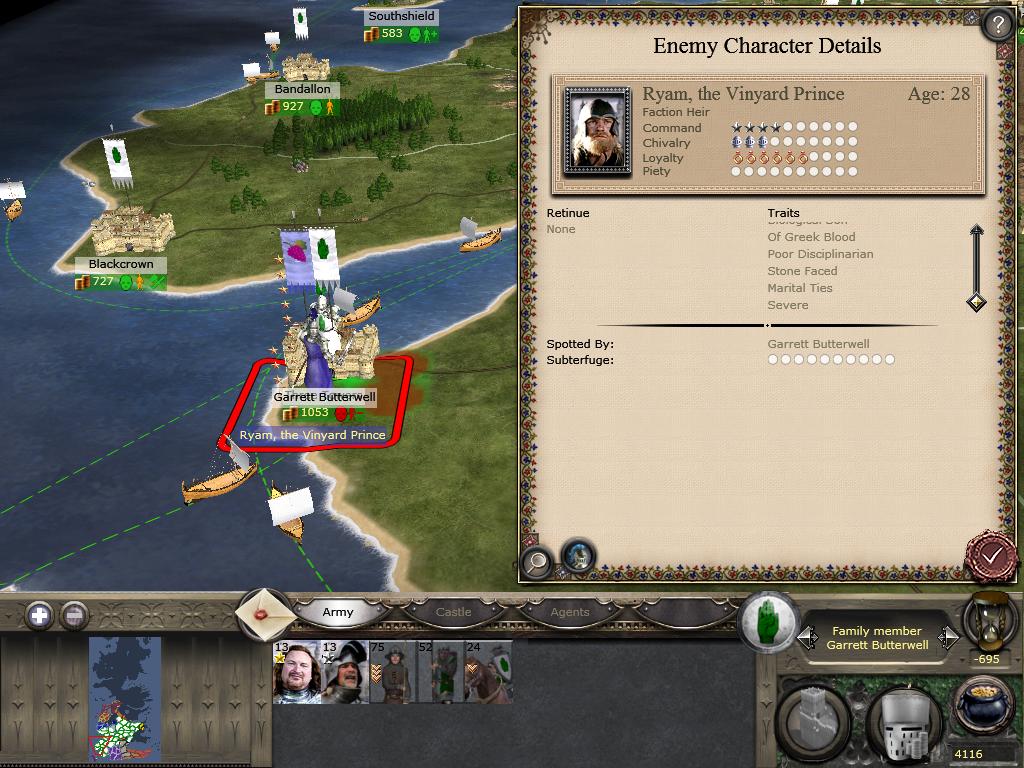
Task: Switch to the Castle tab
Action: click(453, 612)
